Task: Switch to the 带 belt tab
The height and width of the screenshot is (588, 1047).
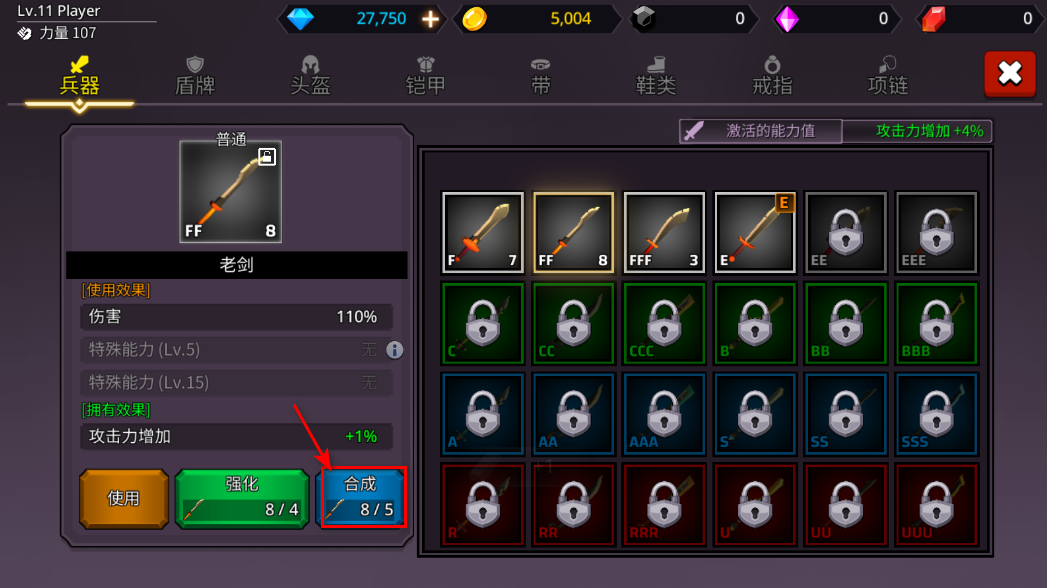Action: point(541,76)
